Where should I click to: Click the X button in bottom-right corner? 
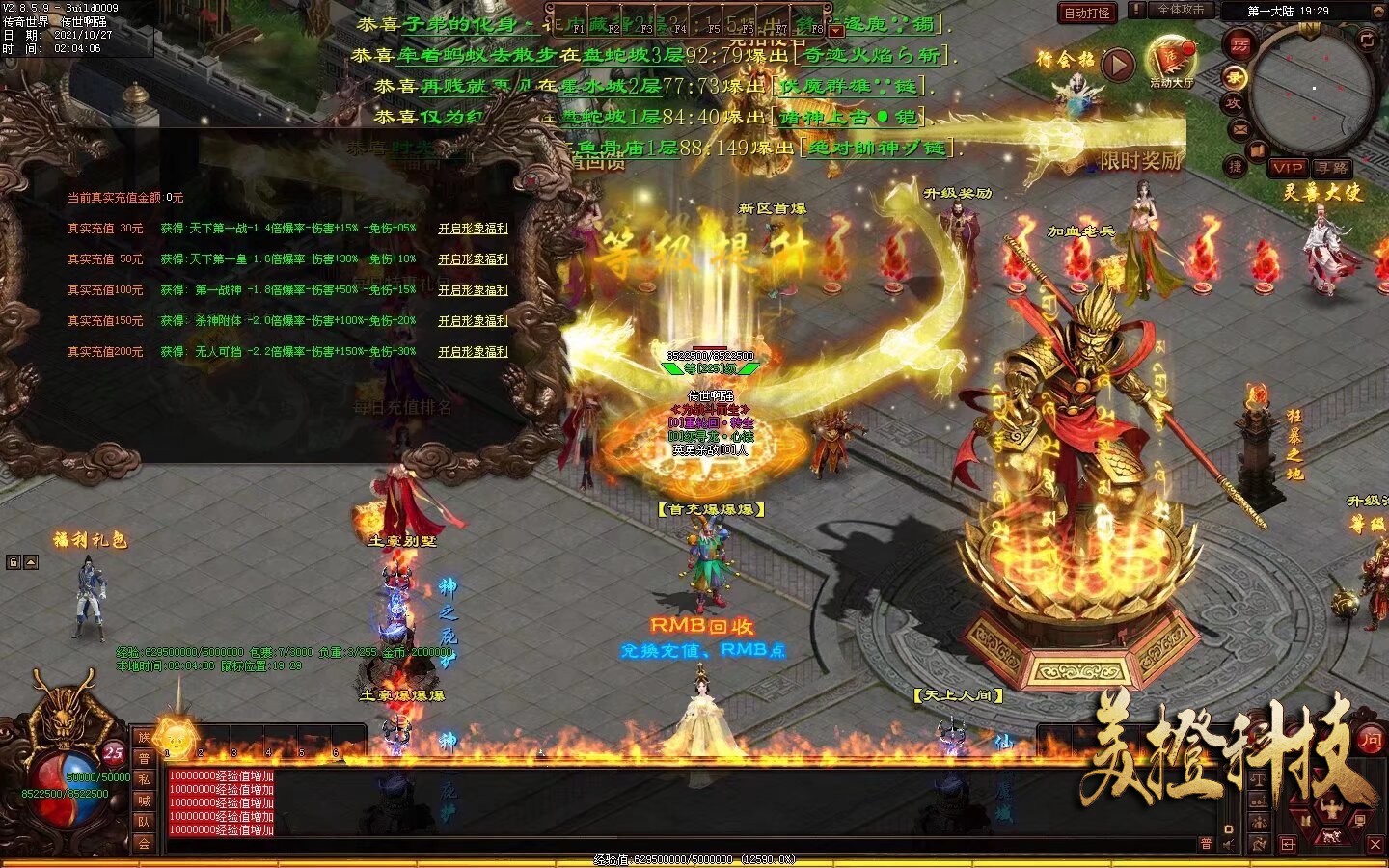[x=1375, y=844]
